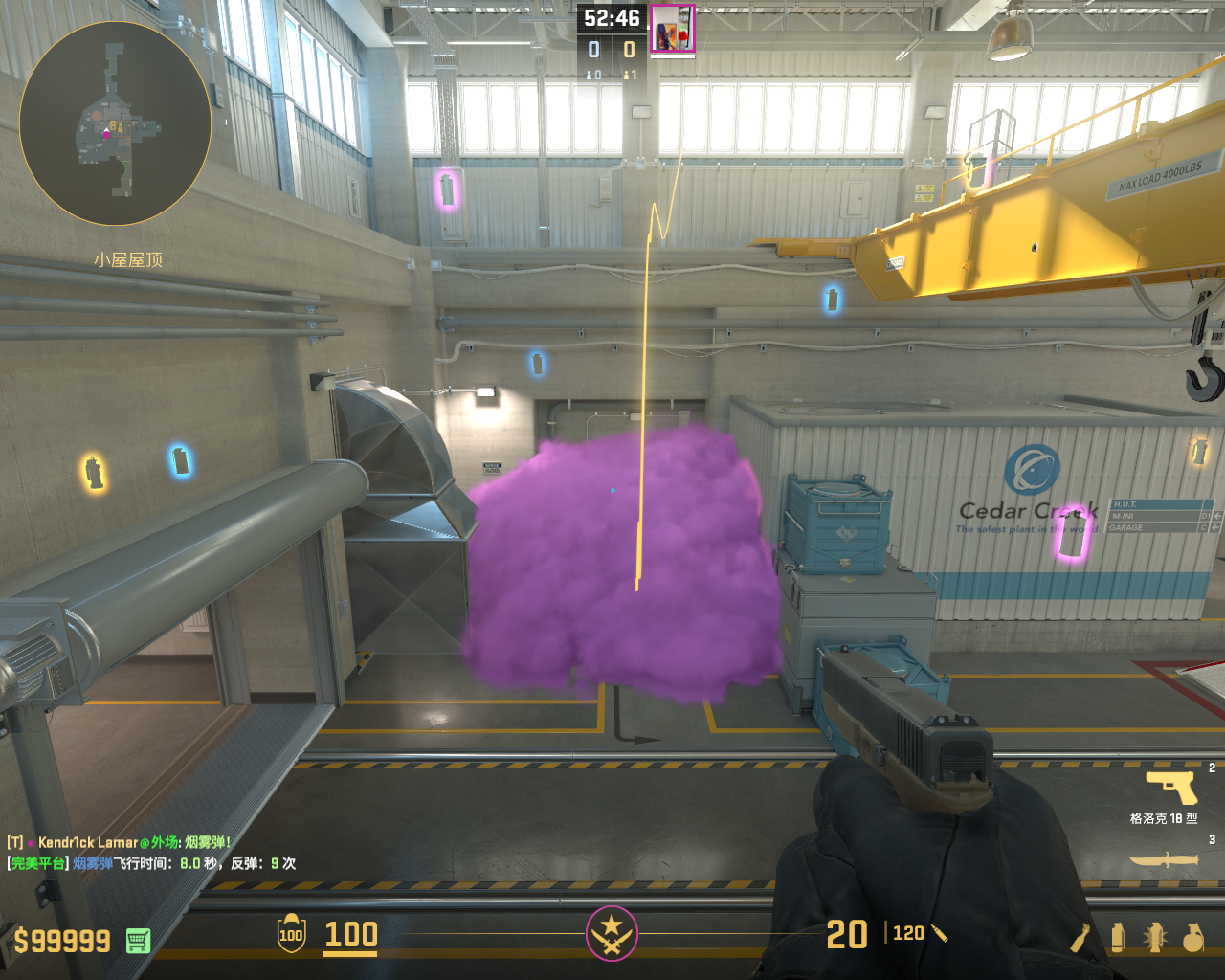Select the flashbang grenade icon
Screen dimensions: 1225x980
click(x=1154, y=938)
